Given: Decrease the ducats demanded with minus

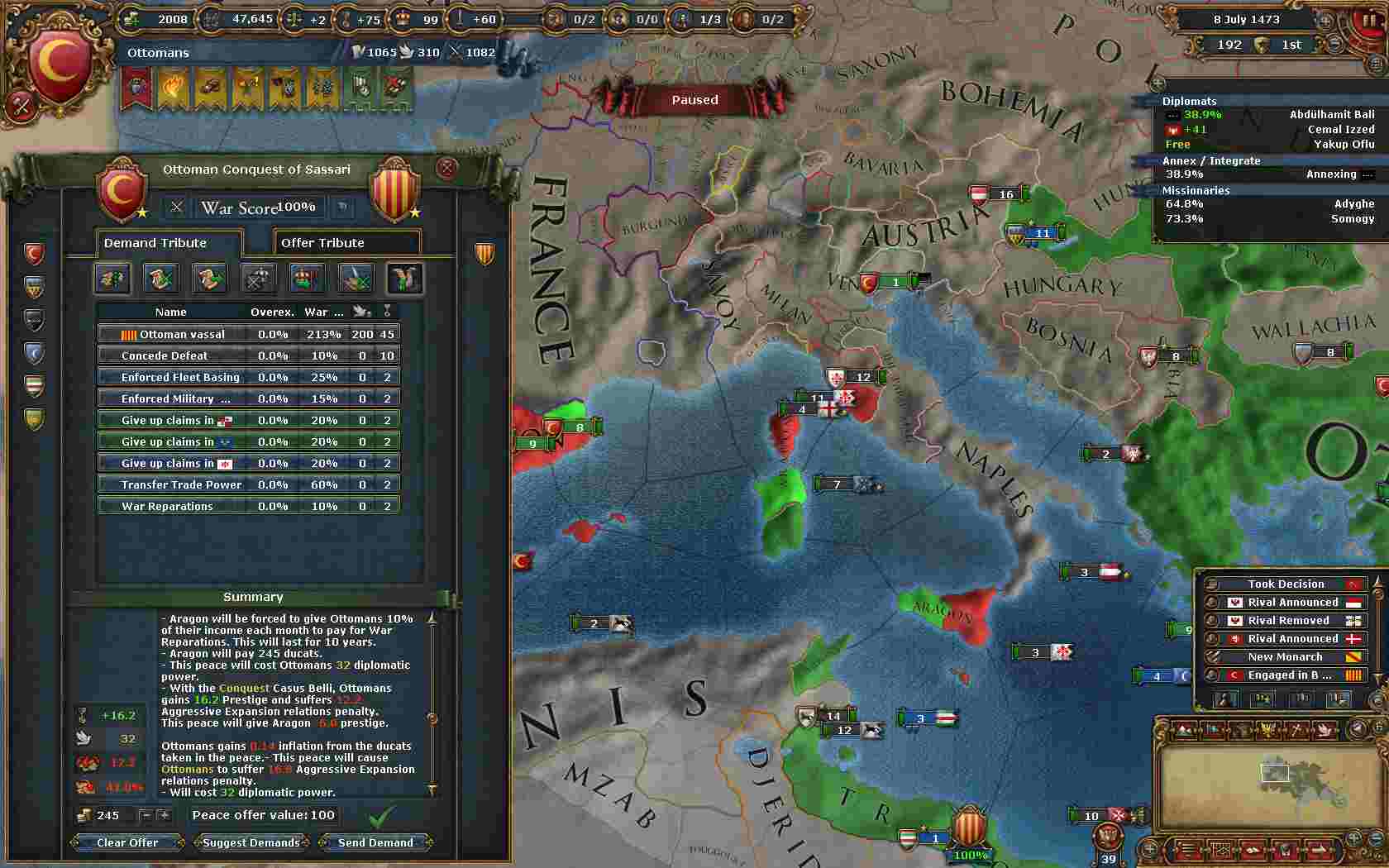Looking at the screenshot, I should pos(146,815).
